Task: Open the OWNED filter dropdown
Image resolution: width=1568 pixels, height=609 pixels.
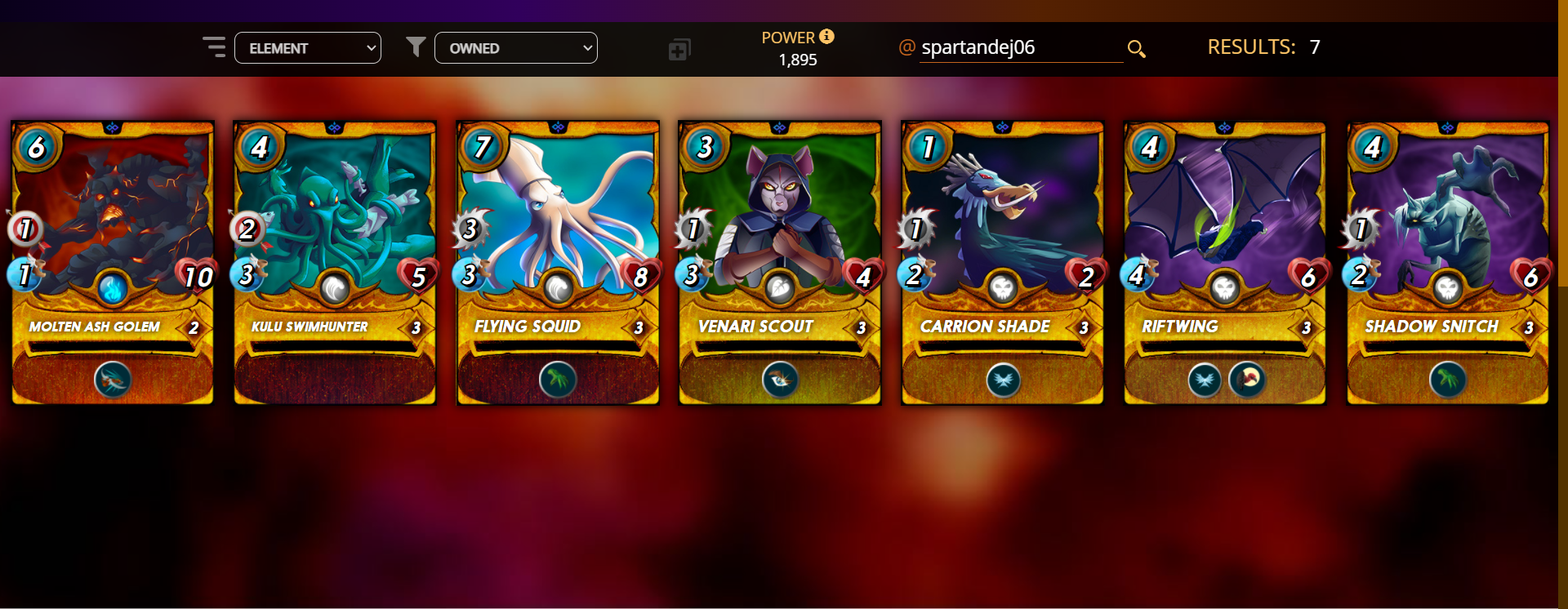Action: (515, 48)
